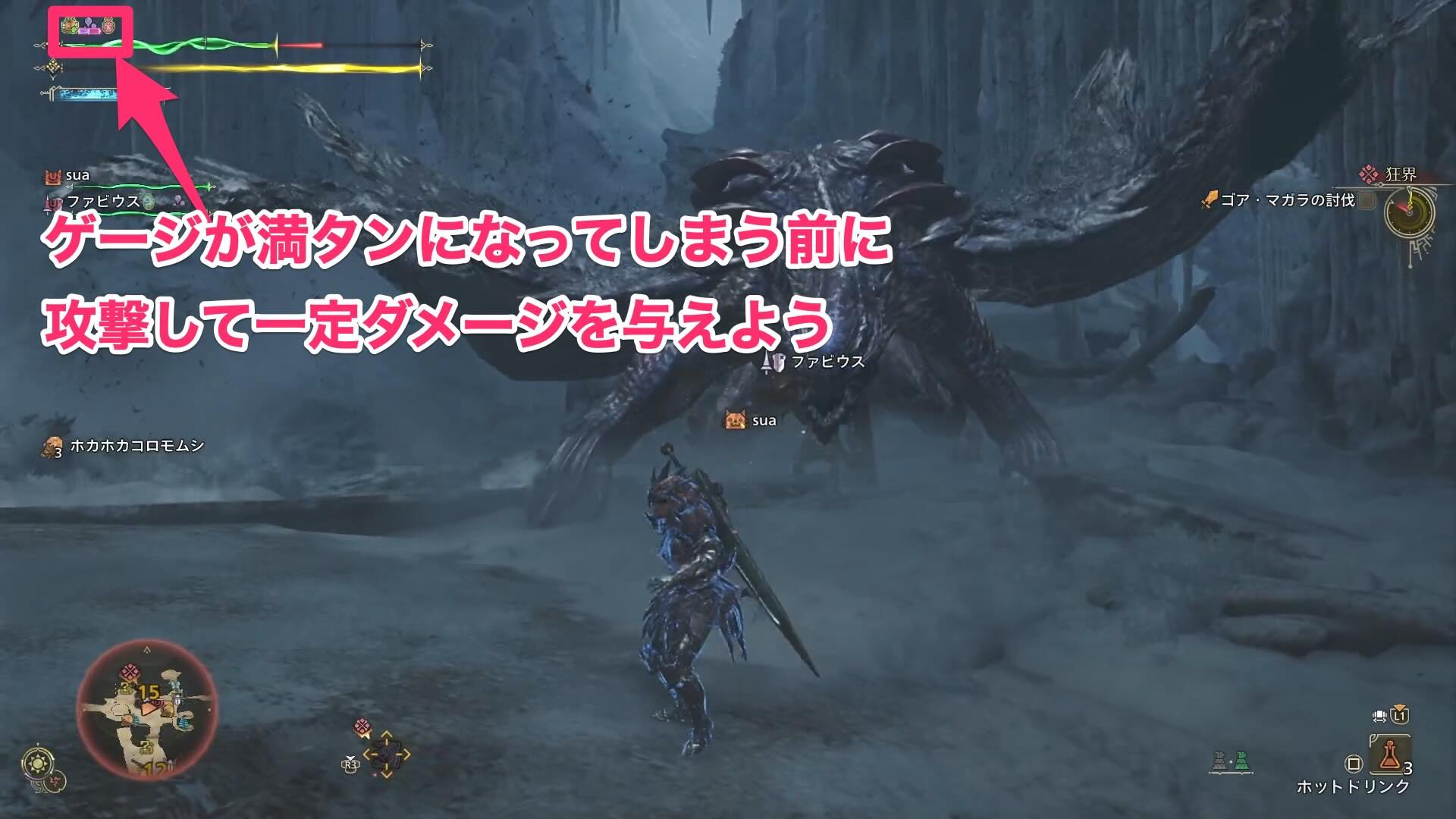The height and width of the screenshot is (819, 1456).
Task: Click the purple status ailment icon in the highlighted box
Action: pos(88,23)
